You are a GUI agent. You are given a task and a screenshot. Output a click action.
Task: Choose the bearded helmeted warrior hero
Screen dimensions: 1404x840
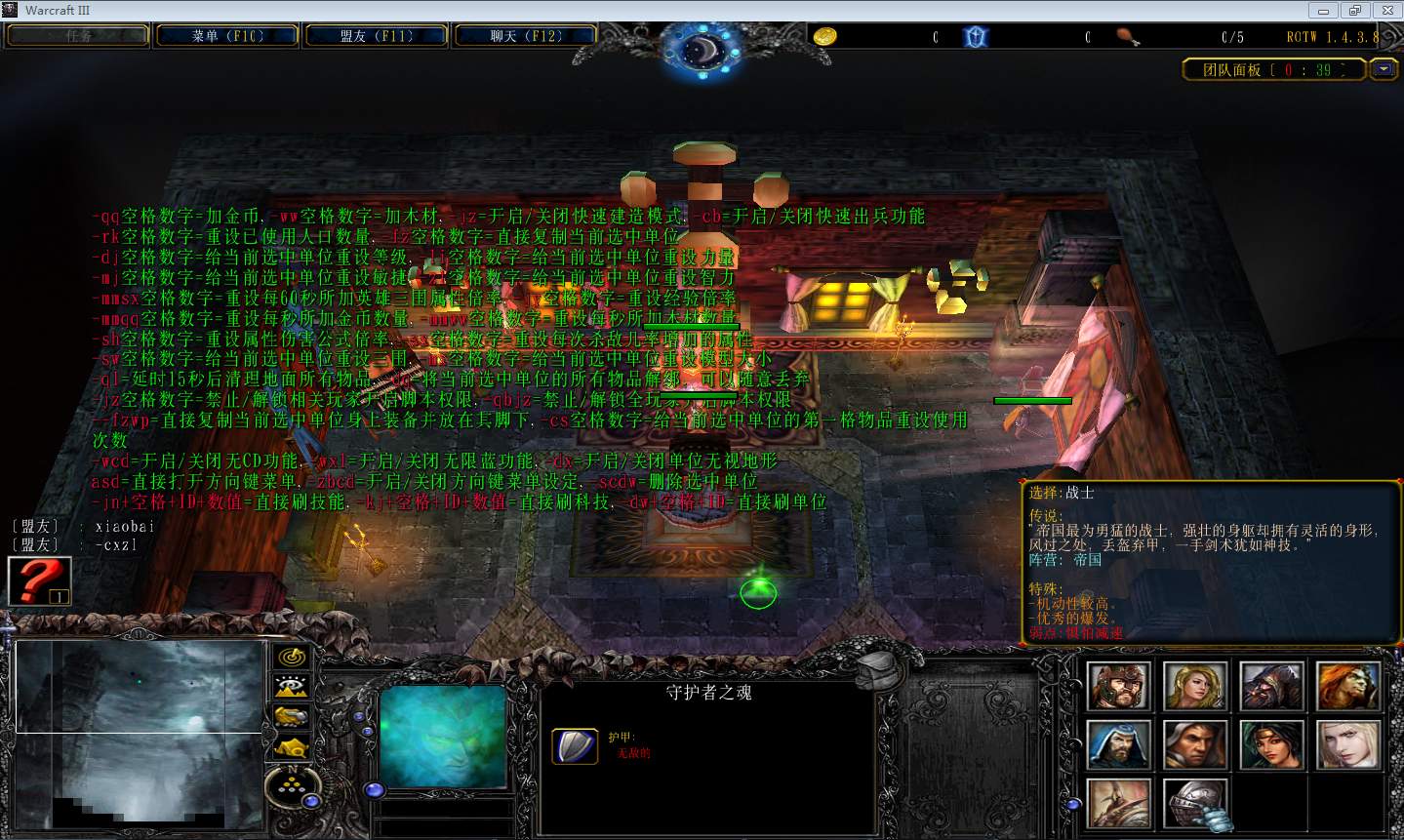point(1119,686)
